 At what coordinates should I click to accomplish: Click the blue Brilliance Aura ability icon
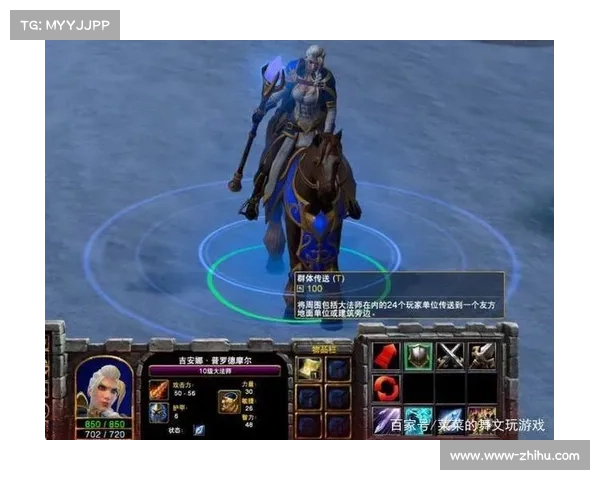(450, 420)
